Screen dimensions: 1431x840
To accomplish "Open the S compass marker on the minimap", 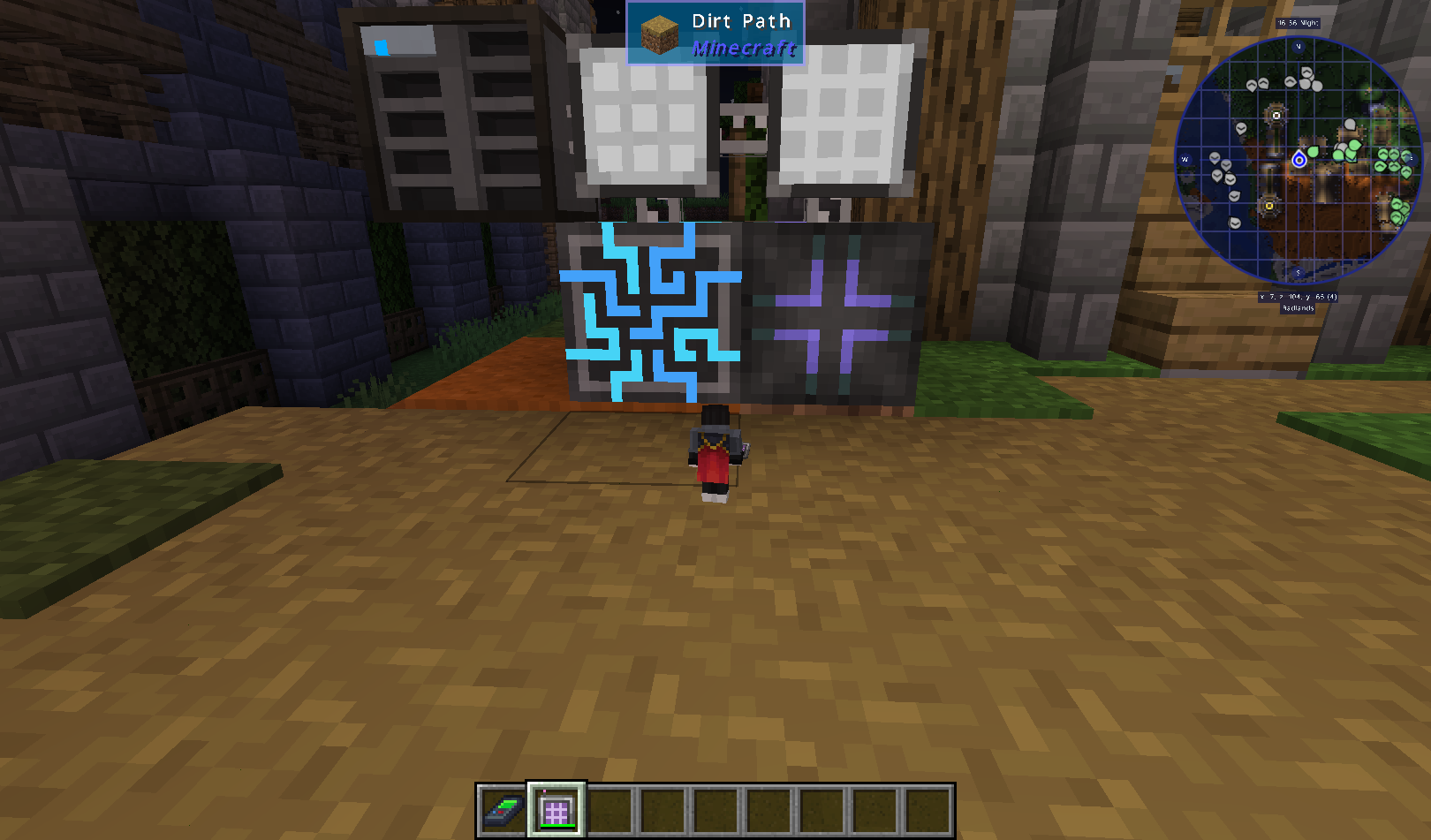I will point(1298,273).
